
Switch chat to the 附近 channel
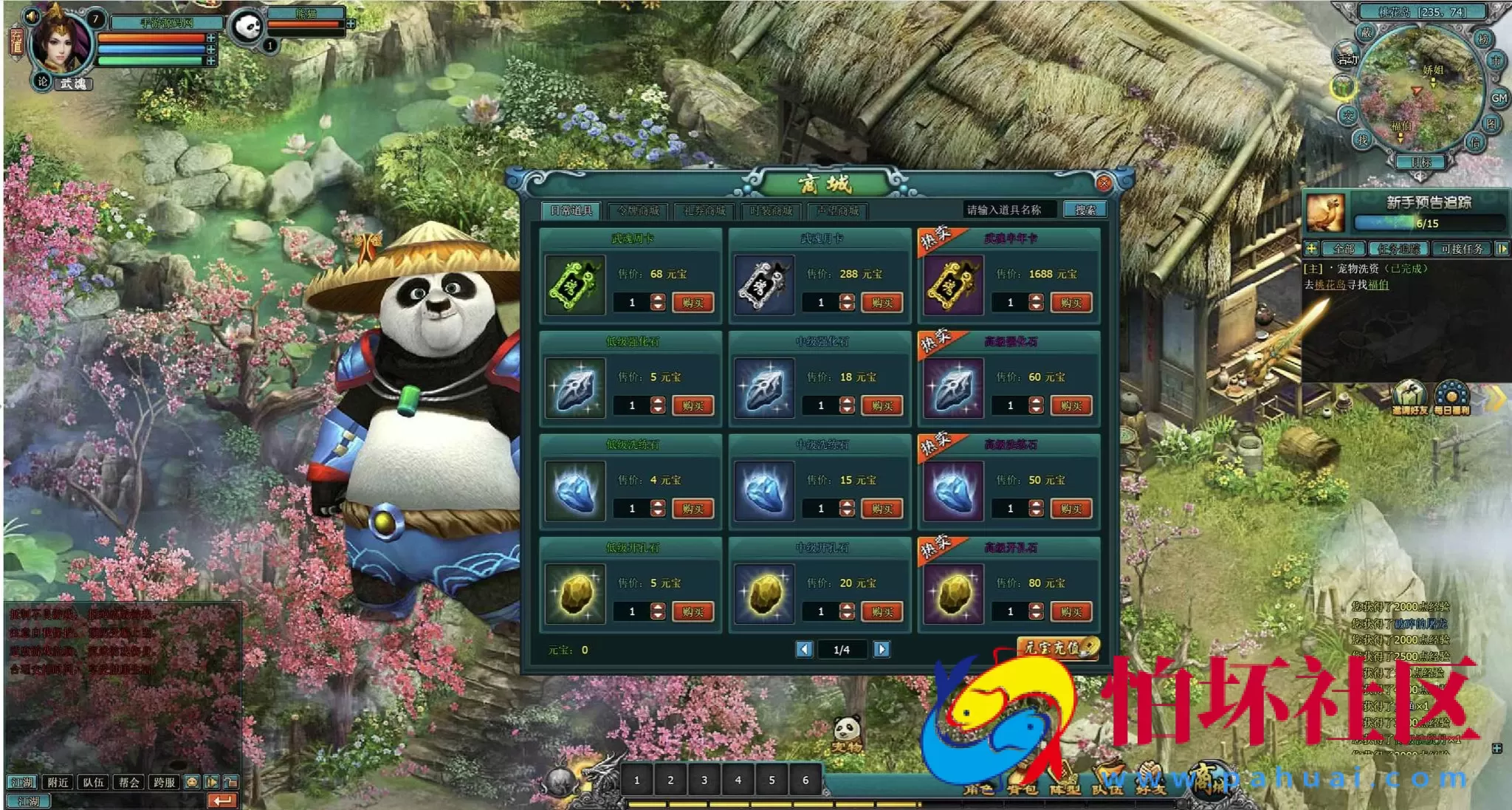pyautogui.click(x=58, y=782)
